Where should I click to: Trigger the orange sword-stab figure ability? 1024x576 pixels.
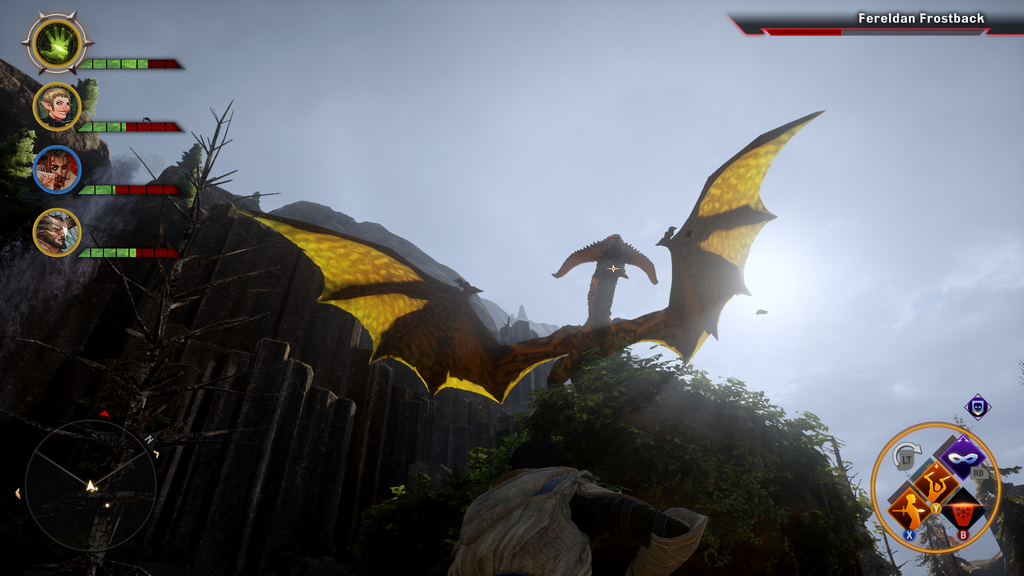coord(910,509)
